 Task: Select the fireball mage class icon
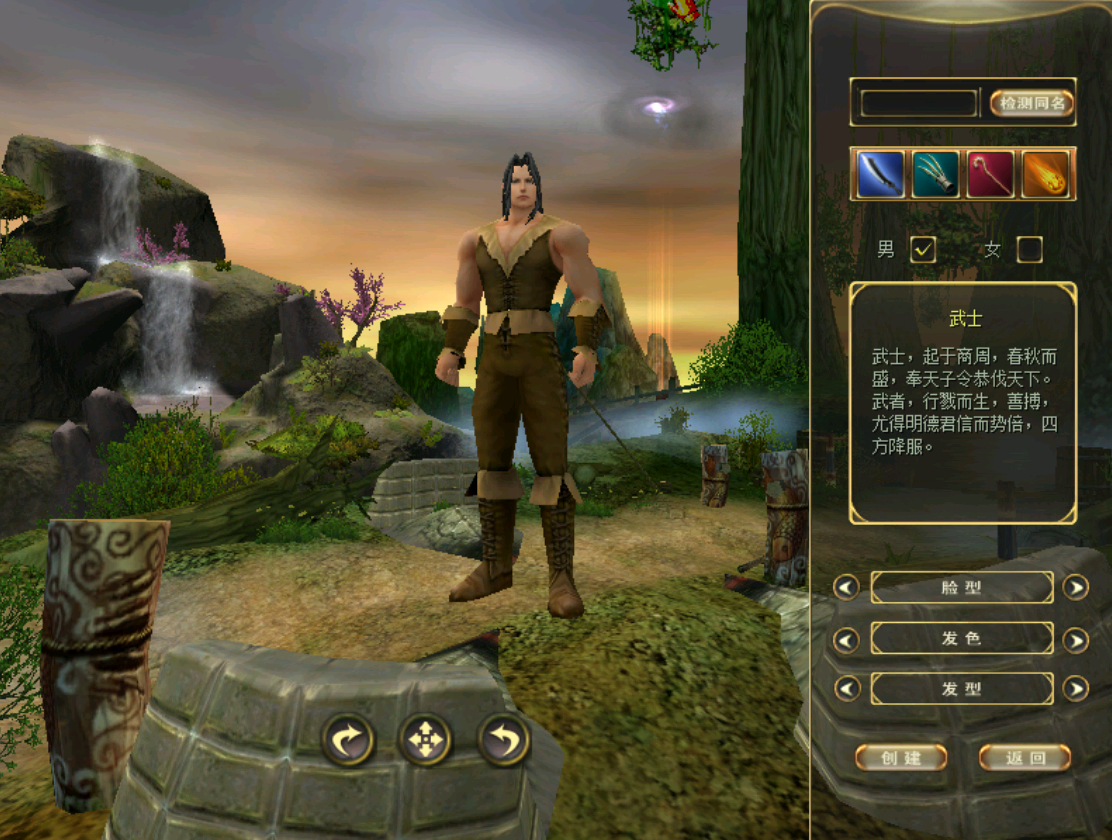[1045, 174]
